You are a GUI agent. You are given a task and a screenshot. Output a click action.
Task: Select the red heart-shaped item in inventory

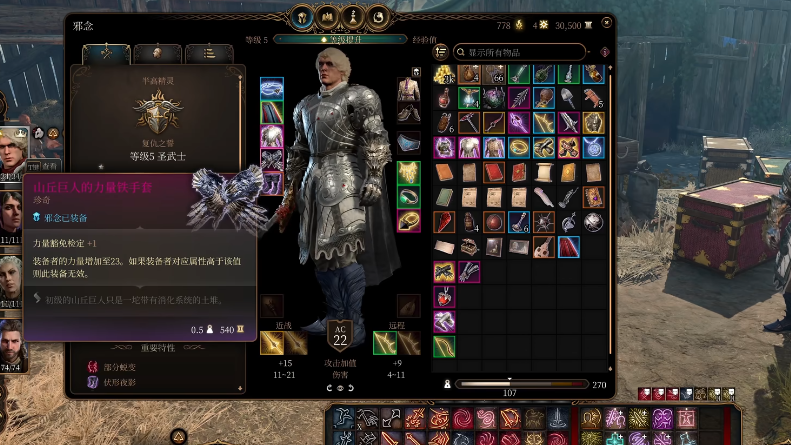point(445,296)
